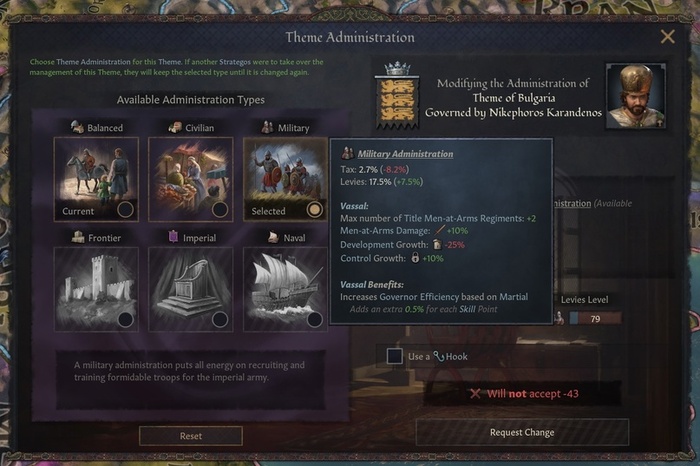The height and width of the screenshot is (466, 700).
Task: Click the Theme of Bulgaria coat of arms
Action: [397, 100]
